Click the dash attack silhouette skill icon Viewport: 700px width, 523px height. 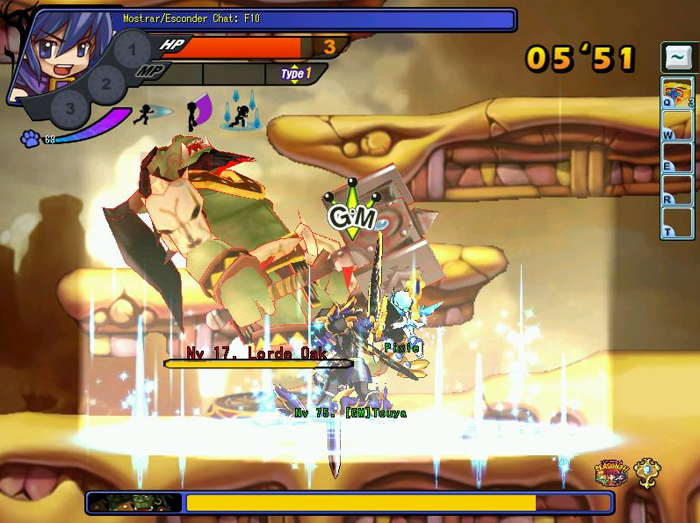[150, 113]
